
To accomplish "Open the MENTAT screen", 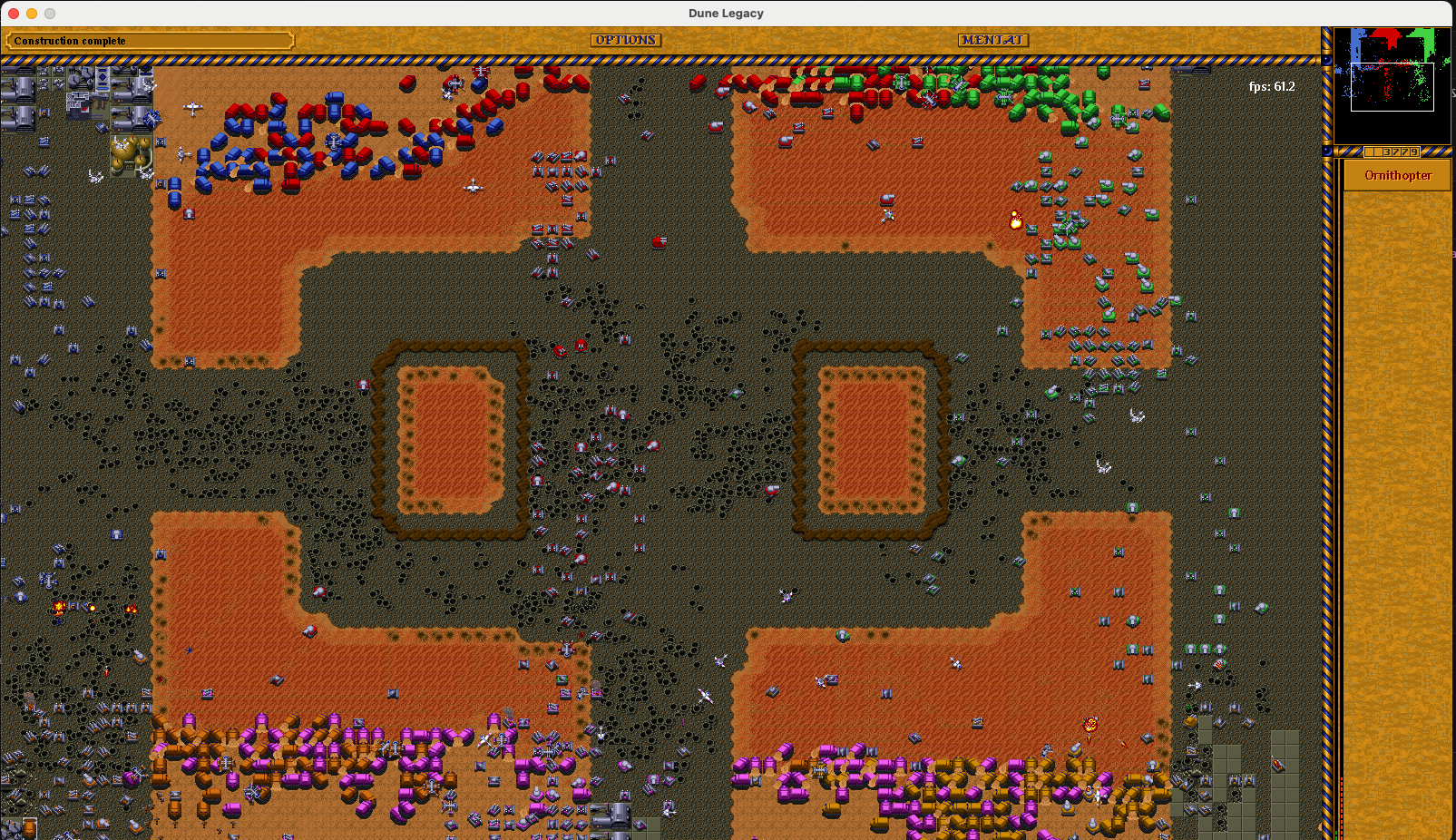I will (992, 40).
